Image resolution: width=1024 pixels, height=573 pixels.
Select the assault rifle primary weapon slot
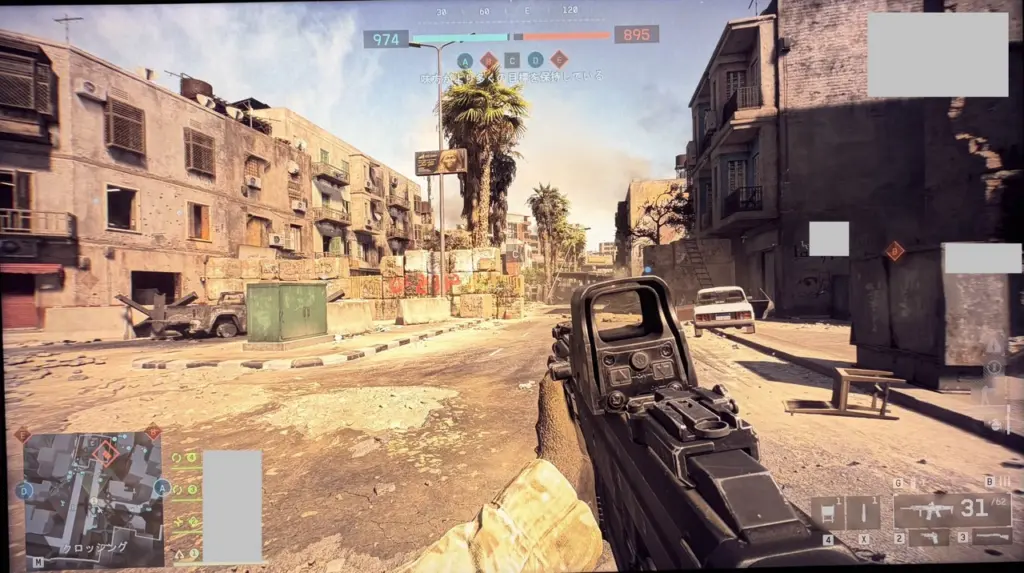[951, 511]
